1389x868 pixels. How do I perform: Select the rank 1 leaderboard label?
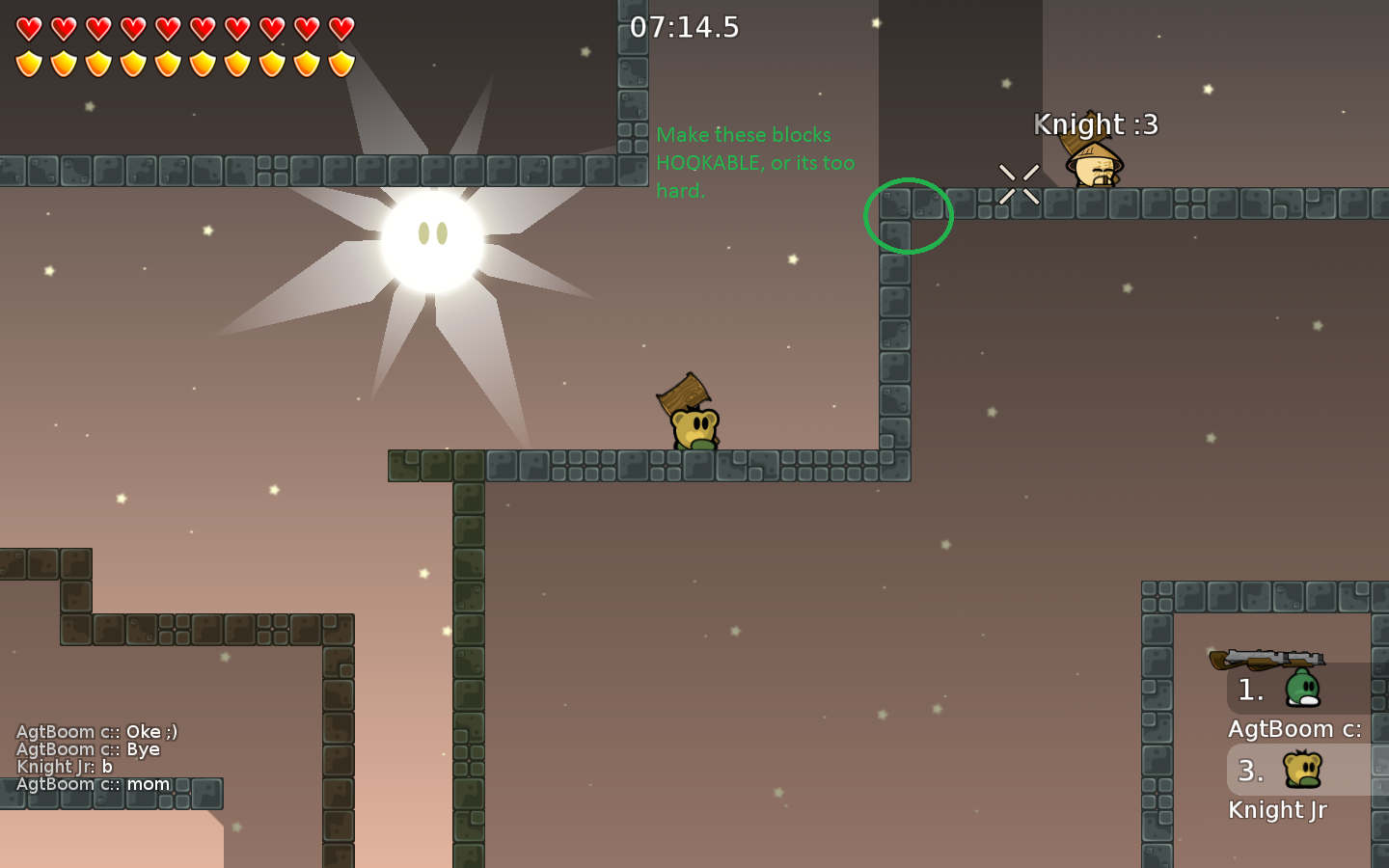point(1250,690)
